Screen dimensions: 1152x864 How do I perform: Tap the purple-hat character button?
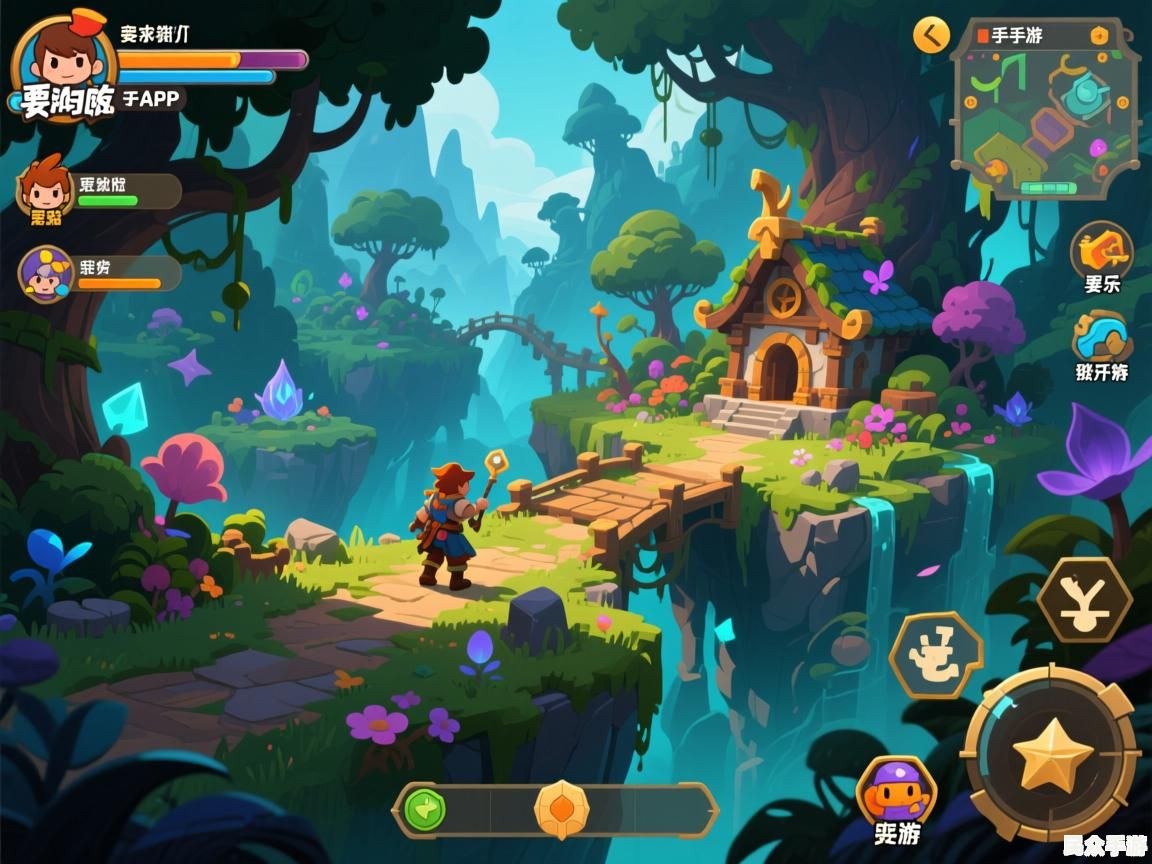(x=896, y=790)
